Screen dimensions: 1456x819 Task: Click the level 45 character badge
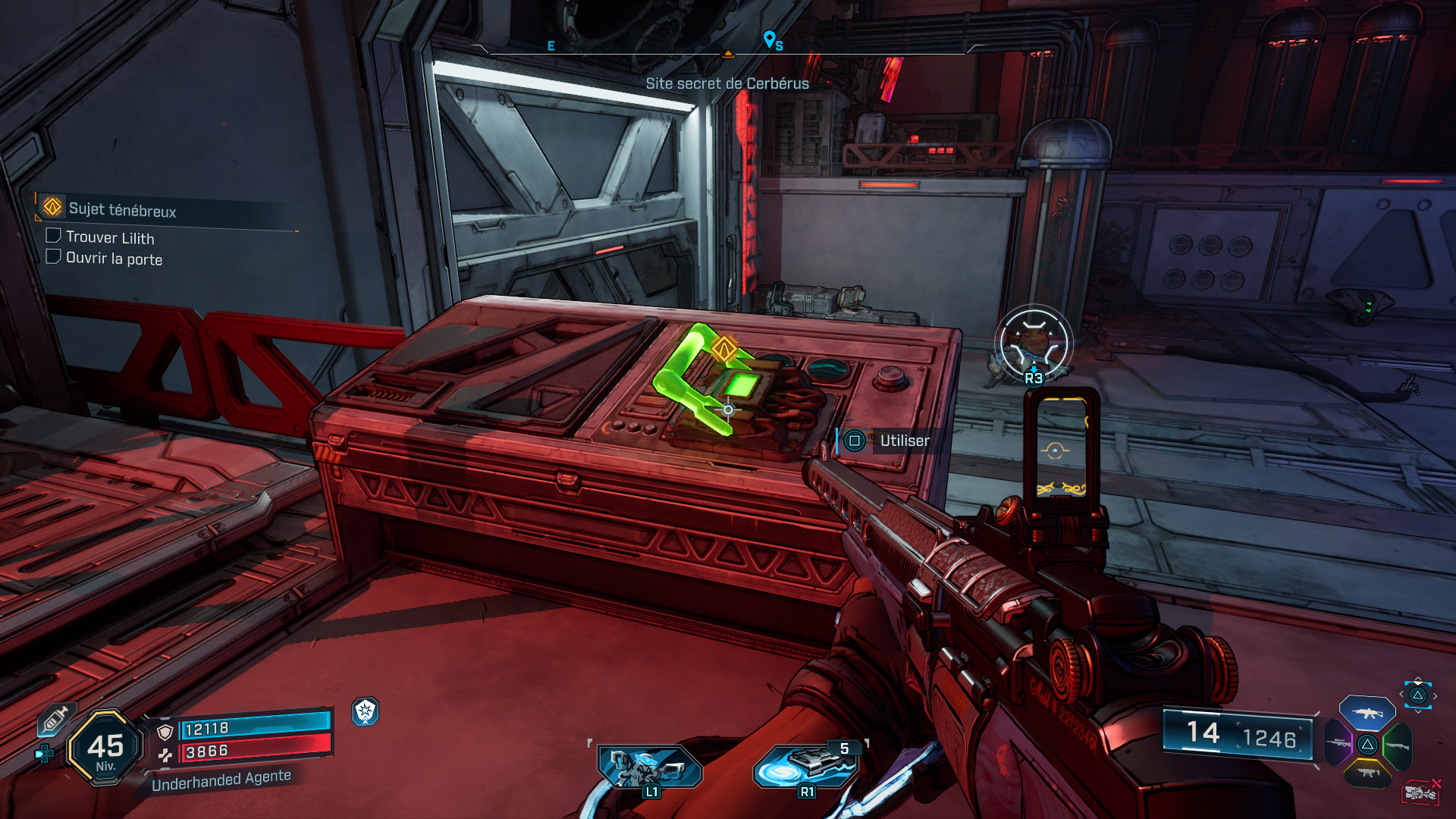tap(105, 748)
